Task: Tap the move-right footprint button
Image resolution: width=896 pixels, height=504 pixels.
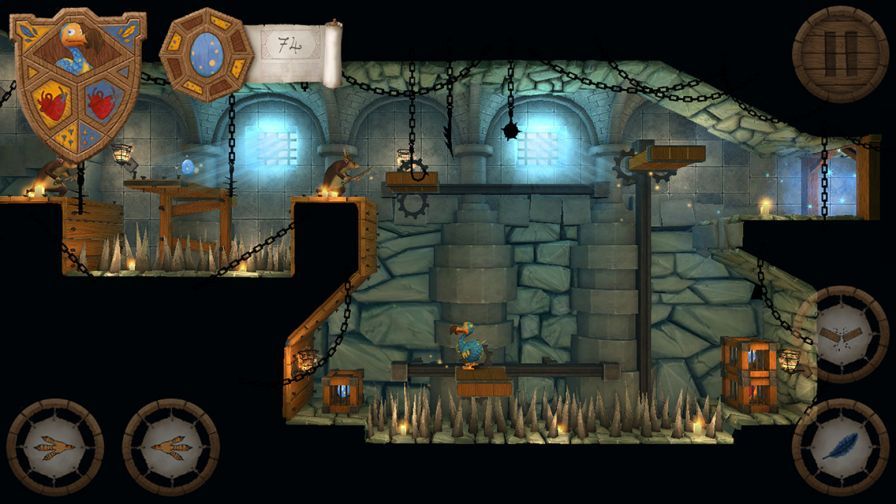Action: click(x=170, y=447)
